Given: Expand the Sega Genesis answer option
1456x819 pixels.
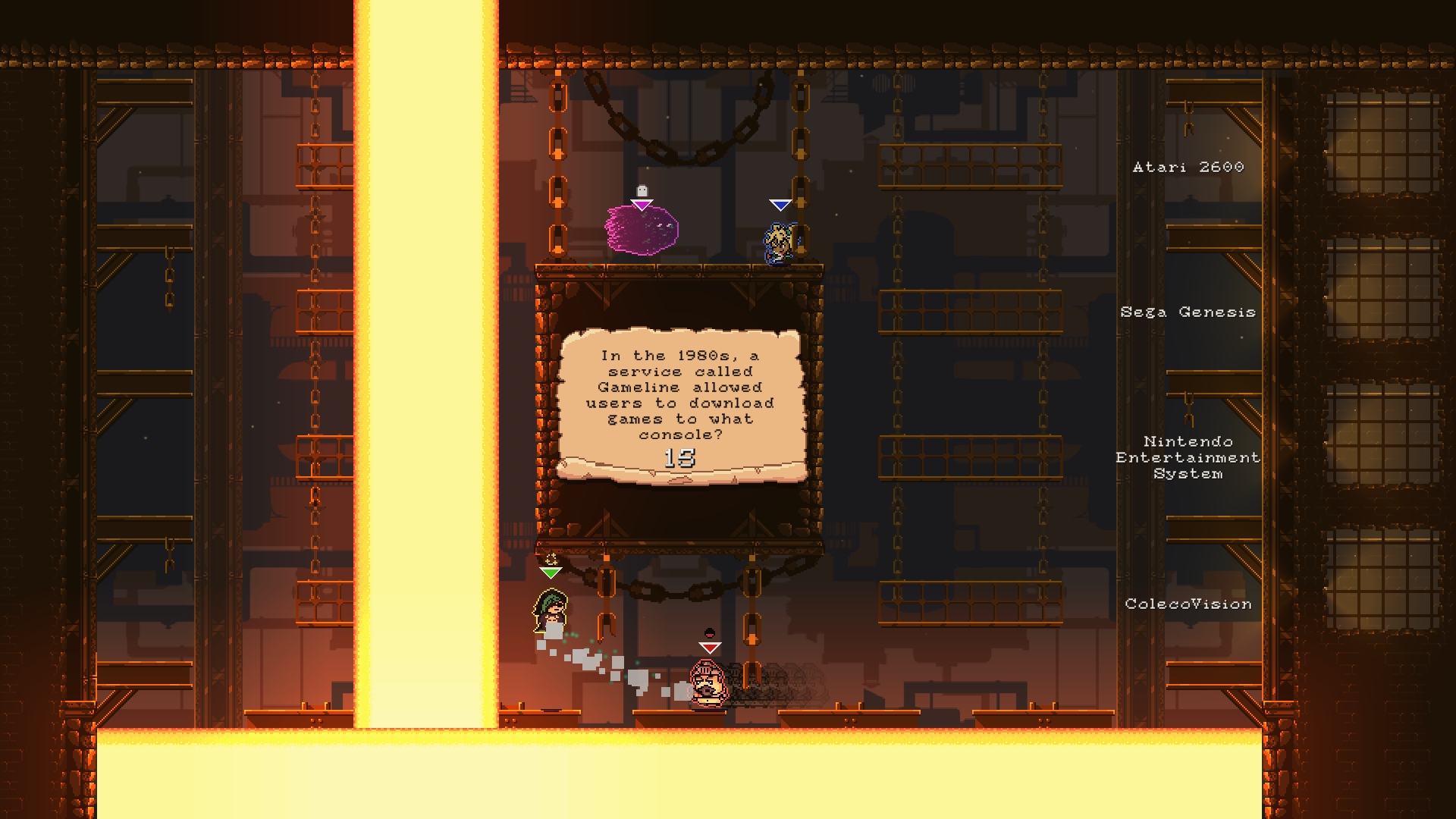Looking at the screenshot, I should (1187, 312).
